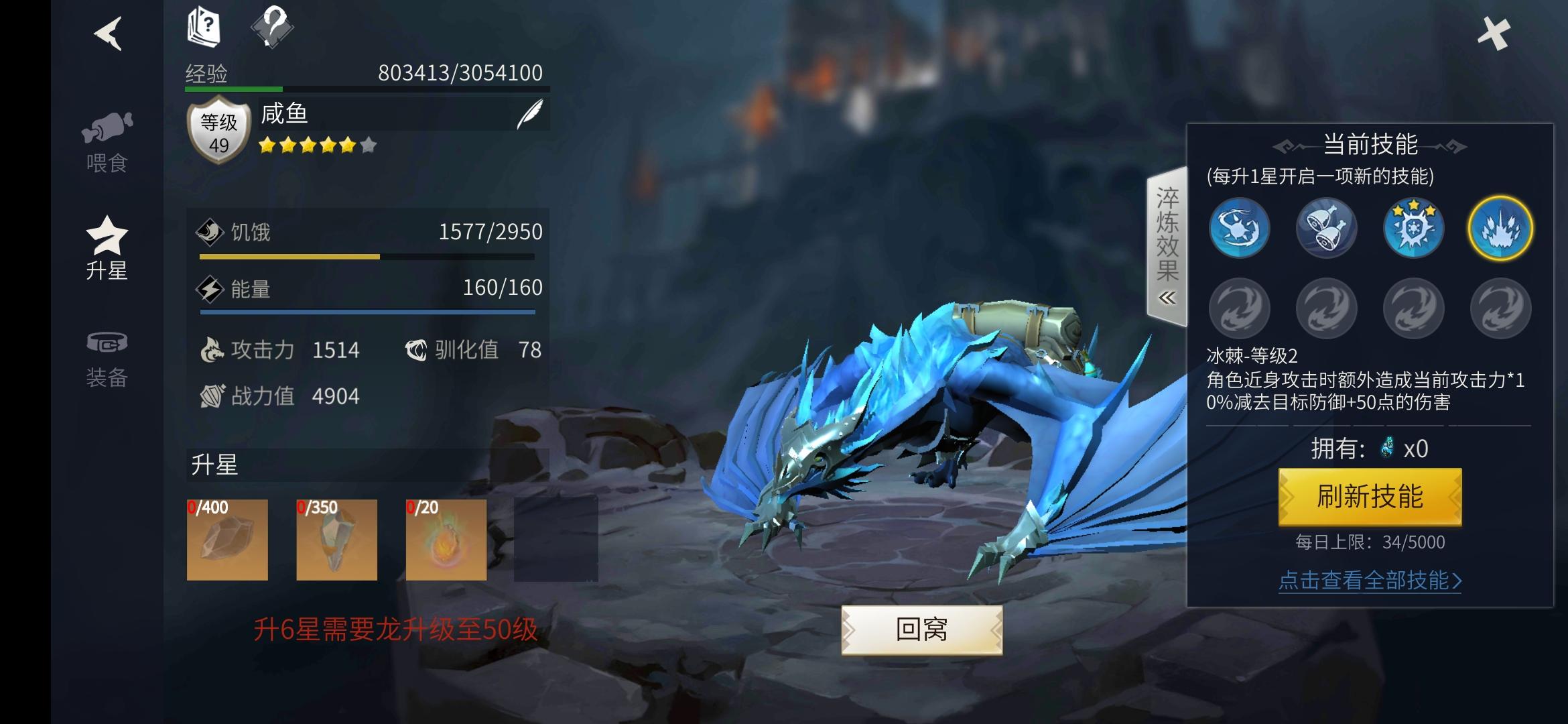Click a locked grey skill slot
Screen dimensions: 1568x724
(x=1240, y=308)
